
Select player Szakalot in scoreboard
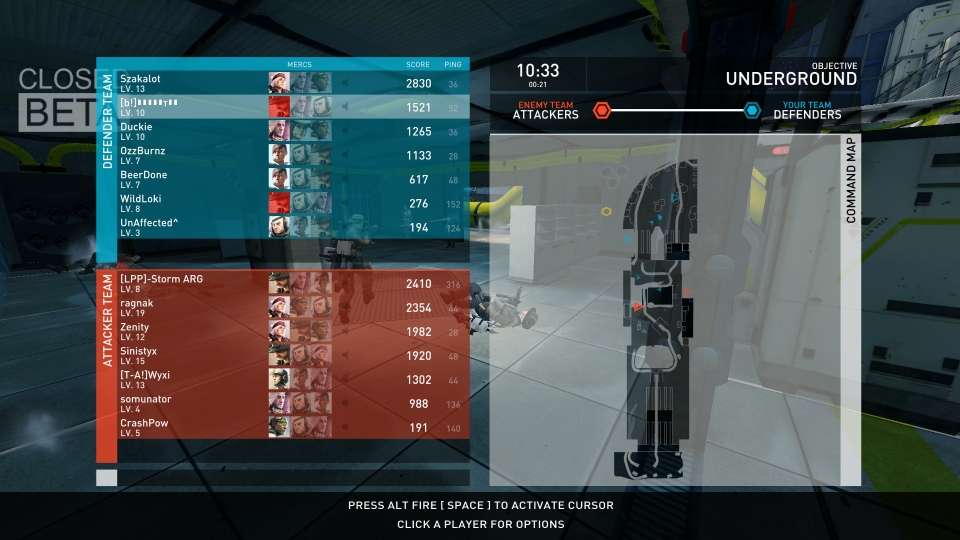140,83
